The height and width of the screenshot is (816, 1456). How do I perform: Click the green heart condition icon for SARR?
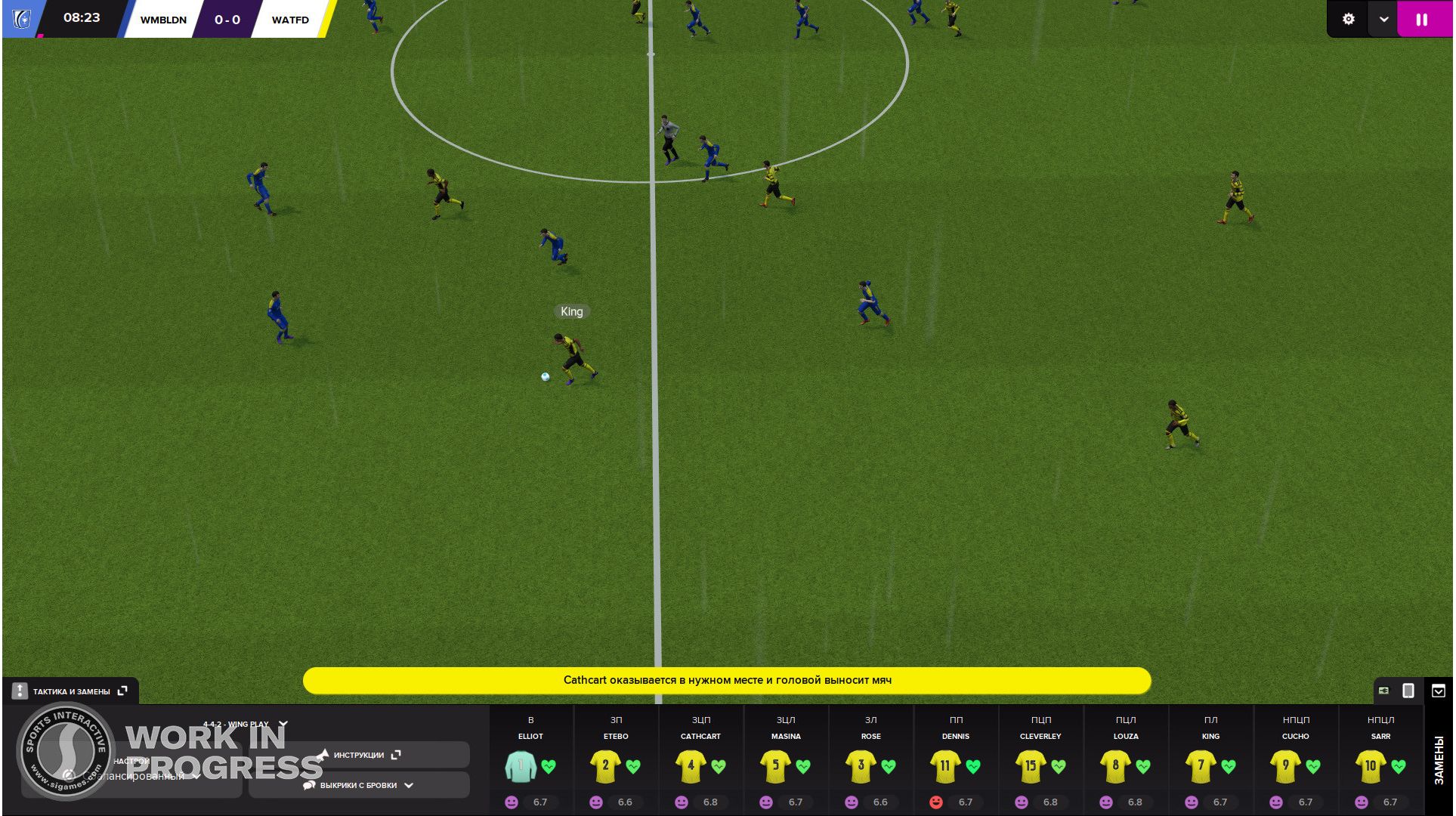(x=1397, y=765)
